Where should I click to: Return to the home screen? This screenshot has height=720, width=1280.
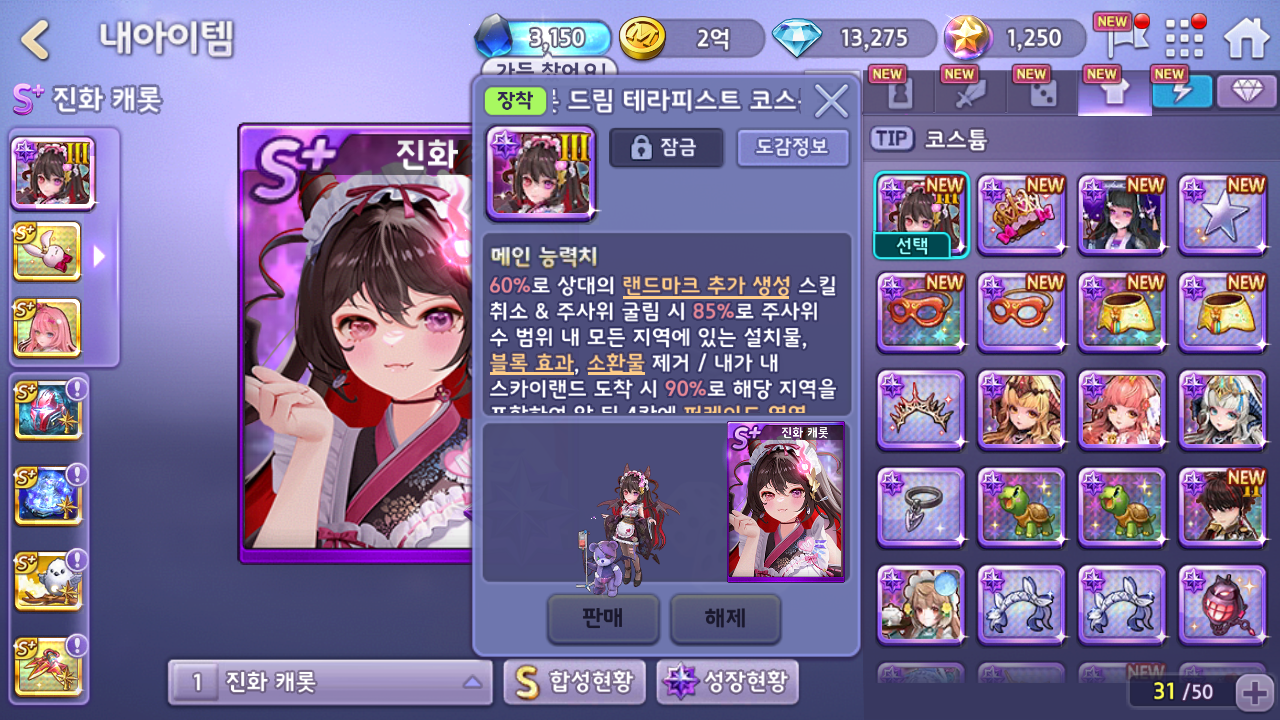[1246, 38]
